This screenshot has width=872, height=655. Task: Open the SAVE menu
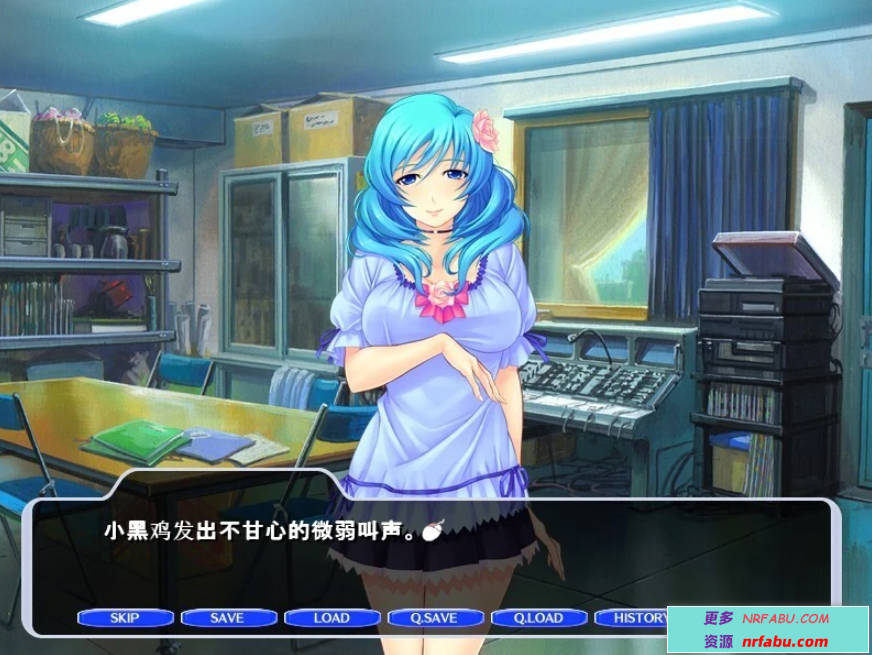(x=228, y=618)
